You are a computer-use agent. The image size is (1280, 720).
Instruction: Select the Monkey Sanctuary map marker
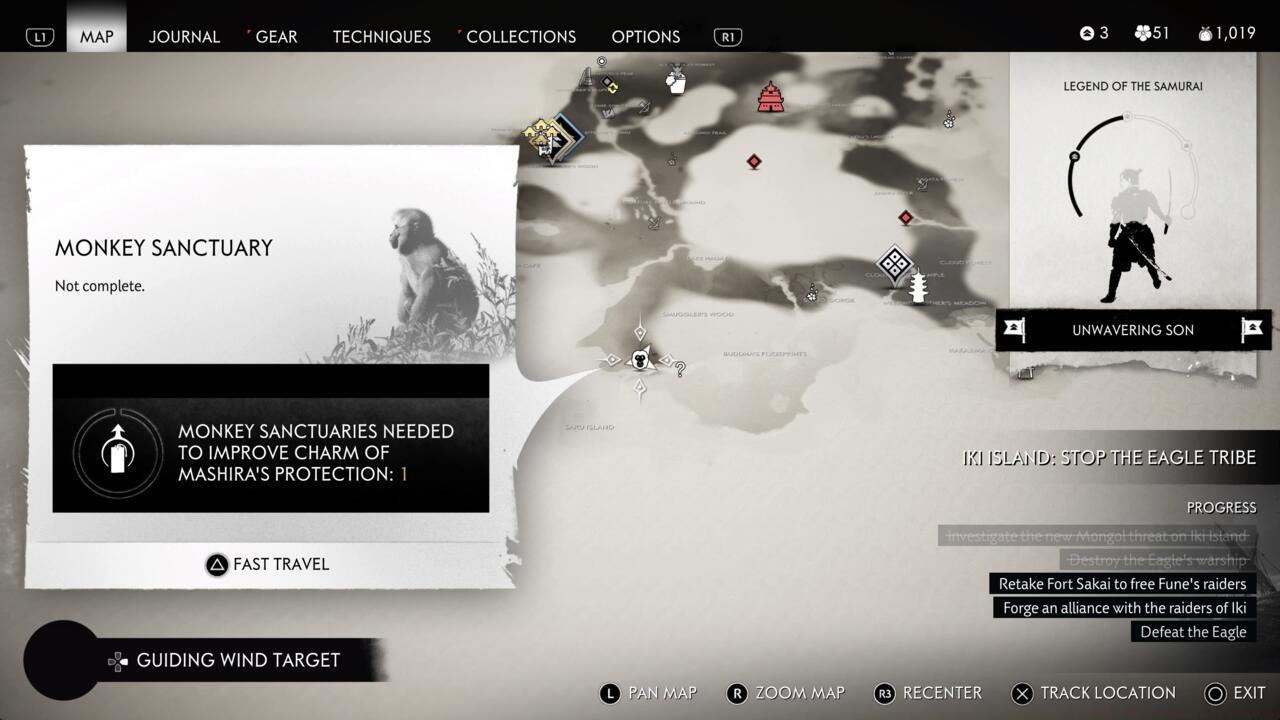[640, 359]
